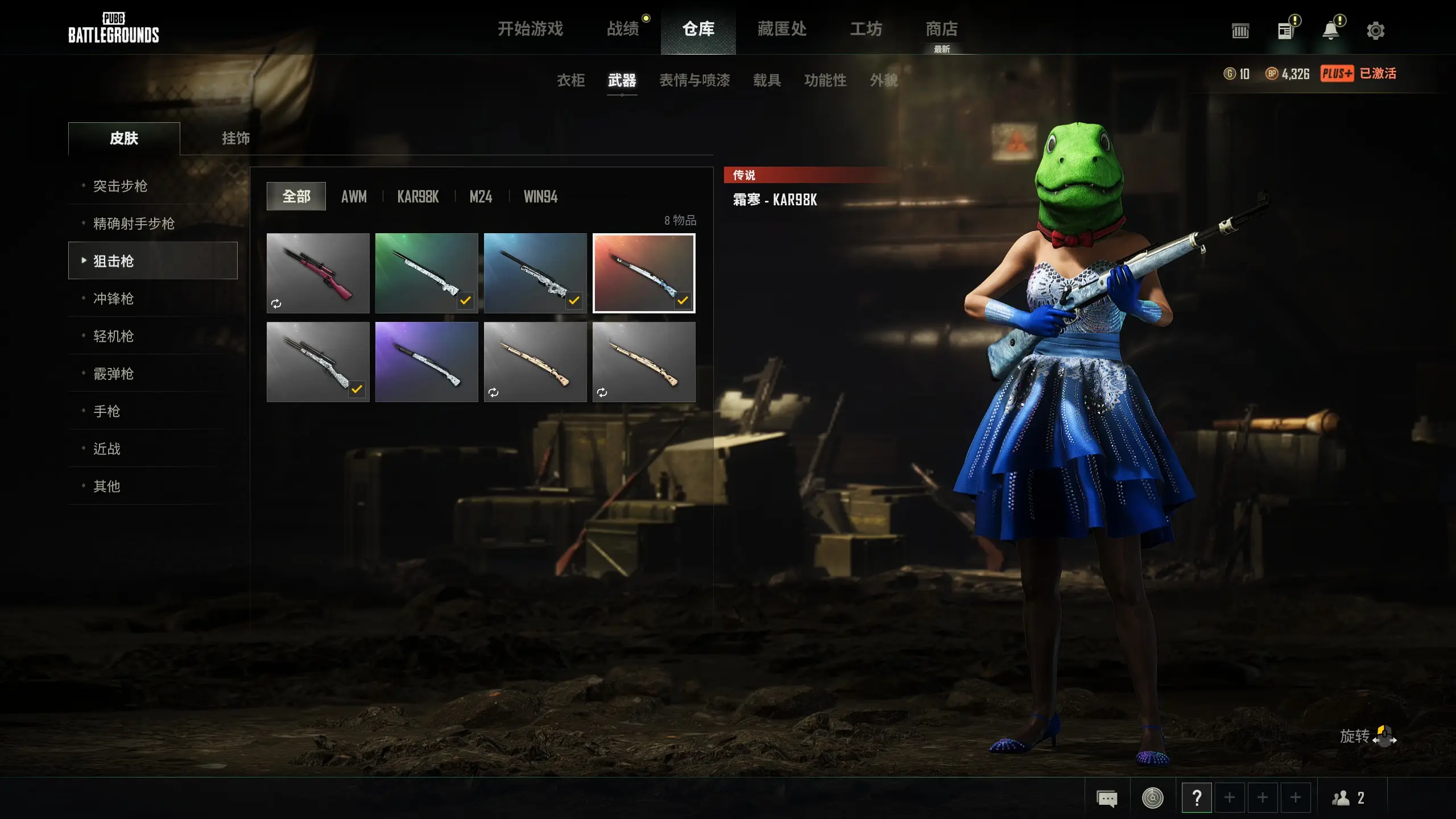1456x819 pixels.
Task: Select the pink sniper rifle skin
Action: (318, 273)
